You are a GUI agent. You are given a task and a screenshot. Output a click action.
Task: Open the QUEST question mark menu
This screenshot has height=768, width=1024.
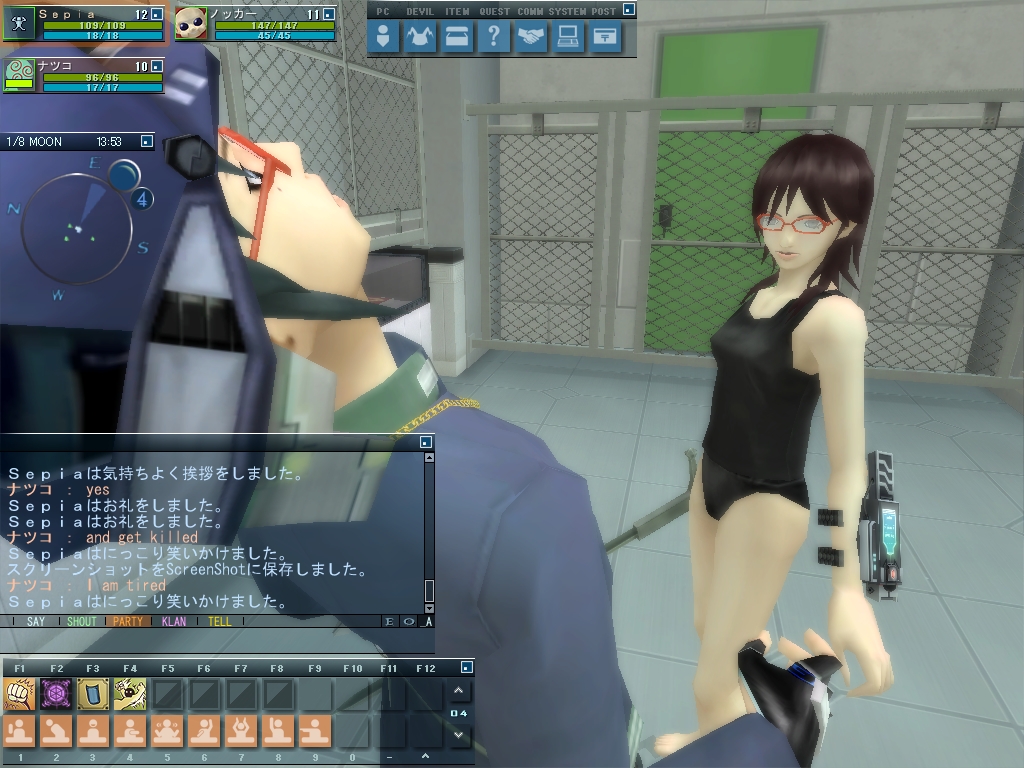pyautogui.click(x=493, y=38)
